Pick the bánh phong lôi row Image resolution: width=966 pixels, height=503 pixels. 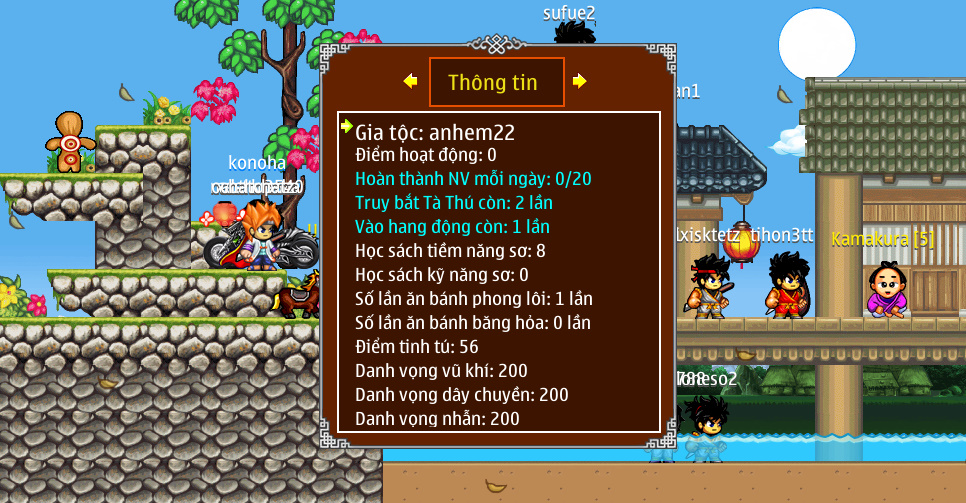[x=474, y=298]
